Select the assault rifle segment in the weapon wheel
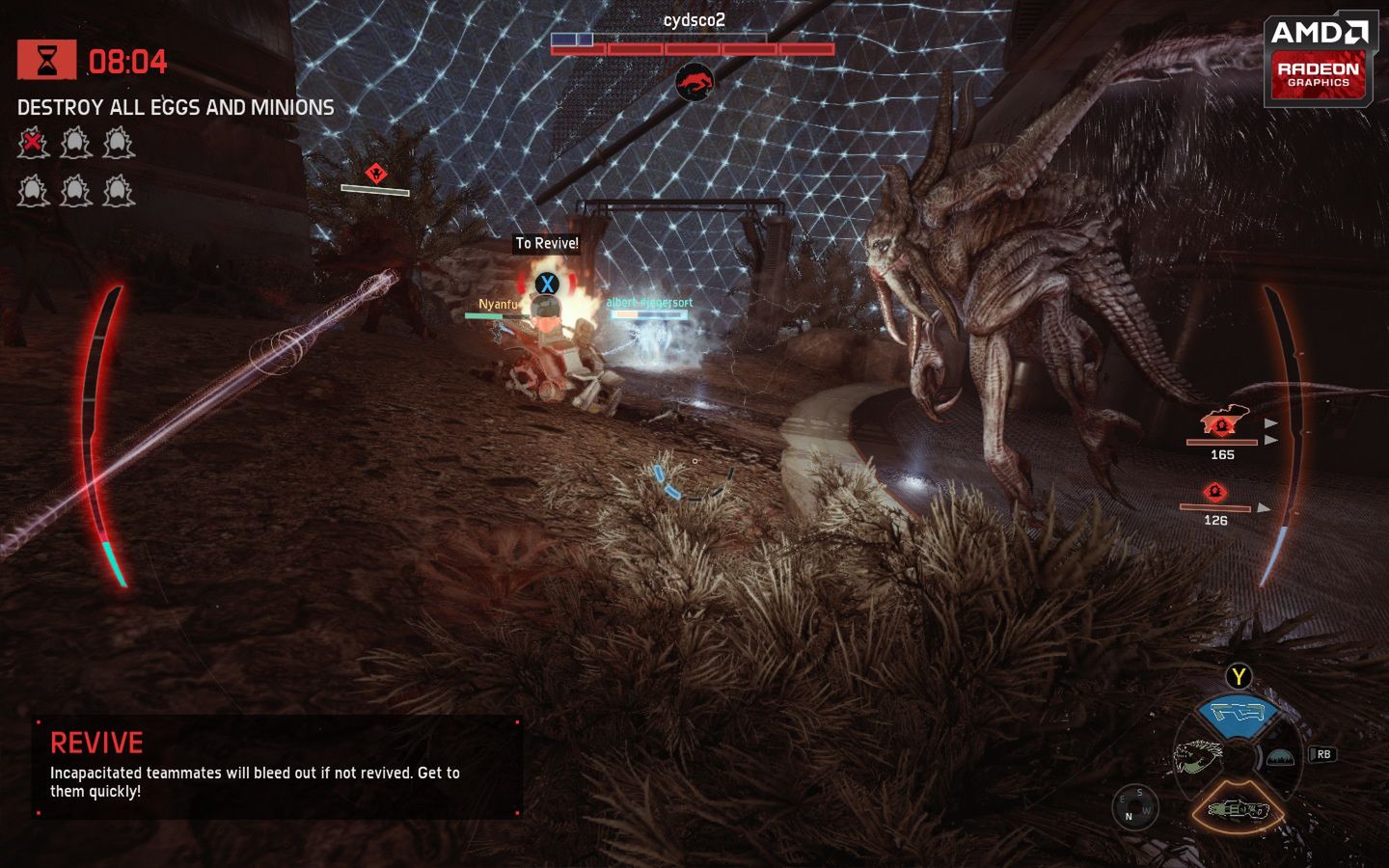This screenshot has width=1389, height=868. (x=1238, y=714)
